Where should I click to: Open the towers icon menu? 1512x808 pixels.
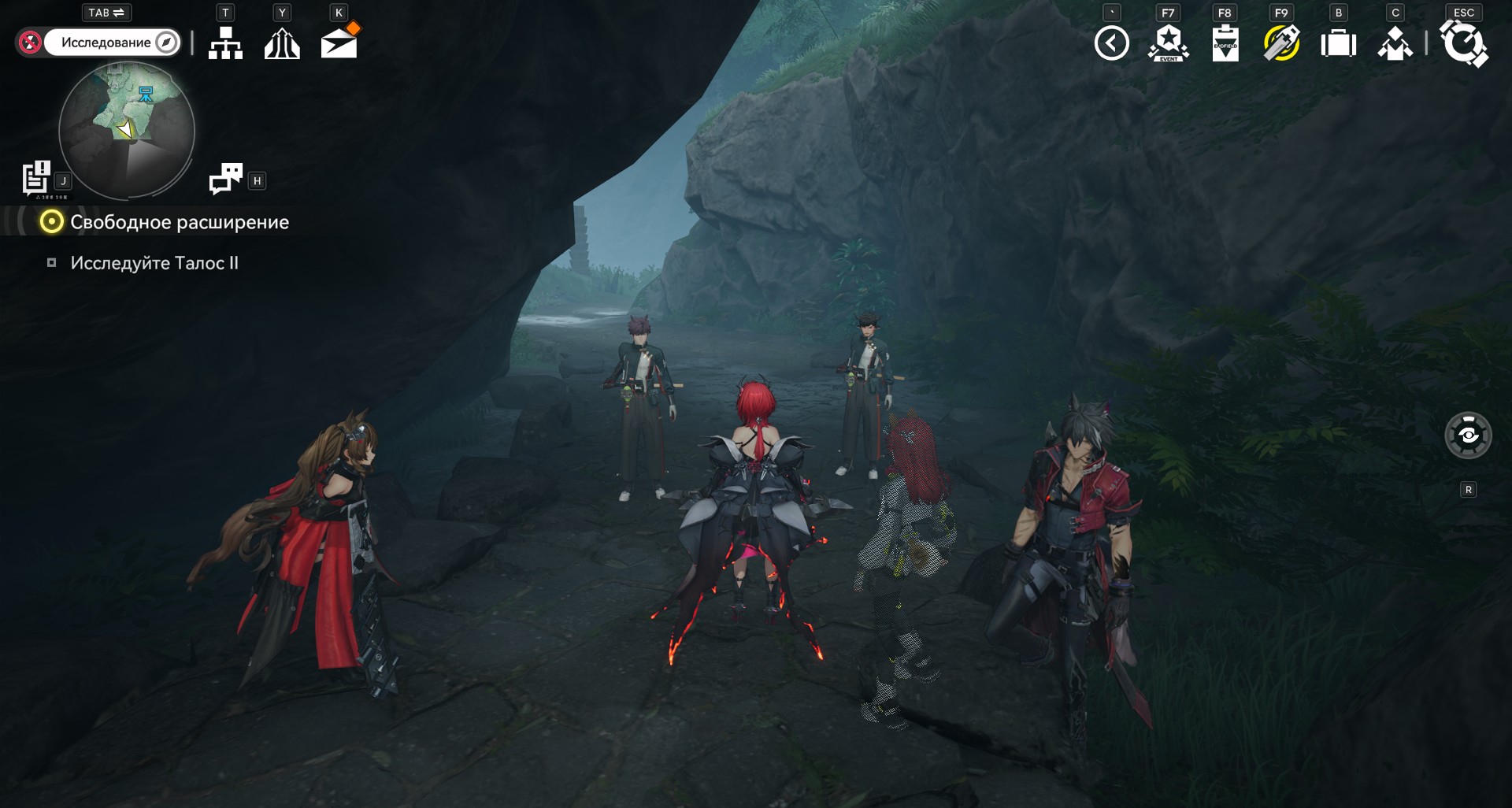tap(282, 43)
